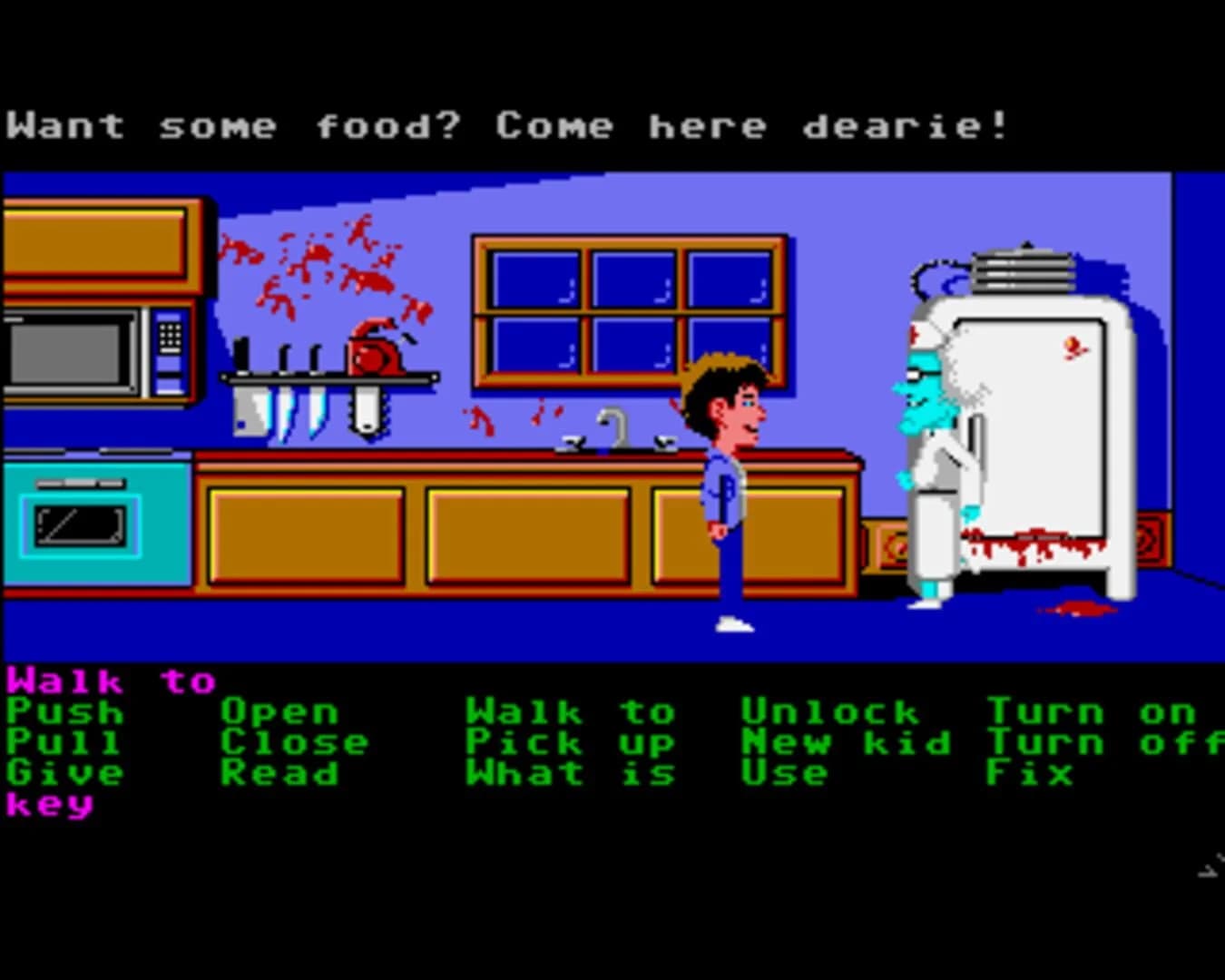Choose the Pull command
Viewport: 1225px width, 980px height.
coord(59,742)
